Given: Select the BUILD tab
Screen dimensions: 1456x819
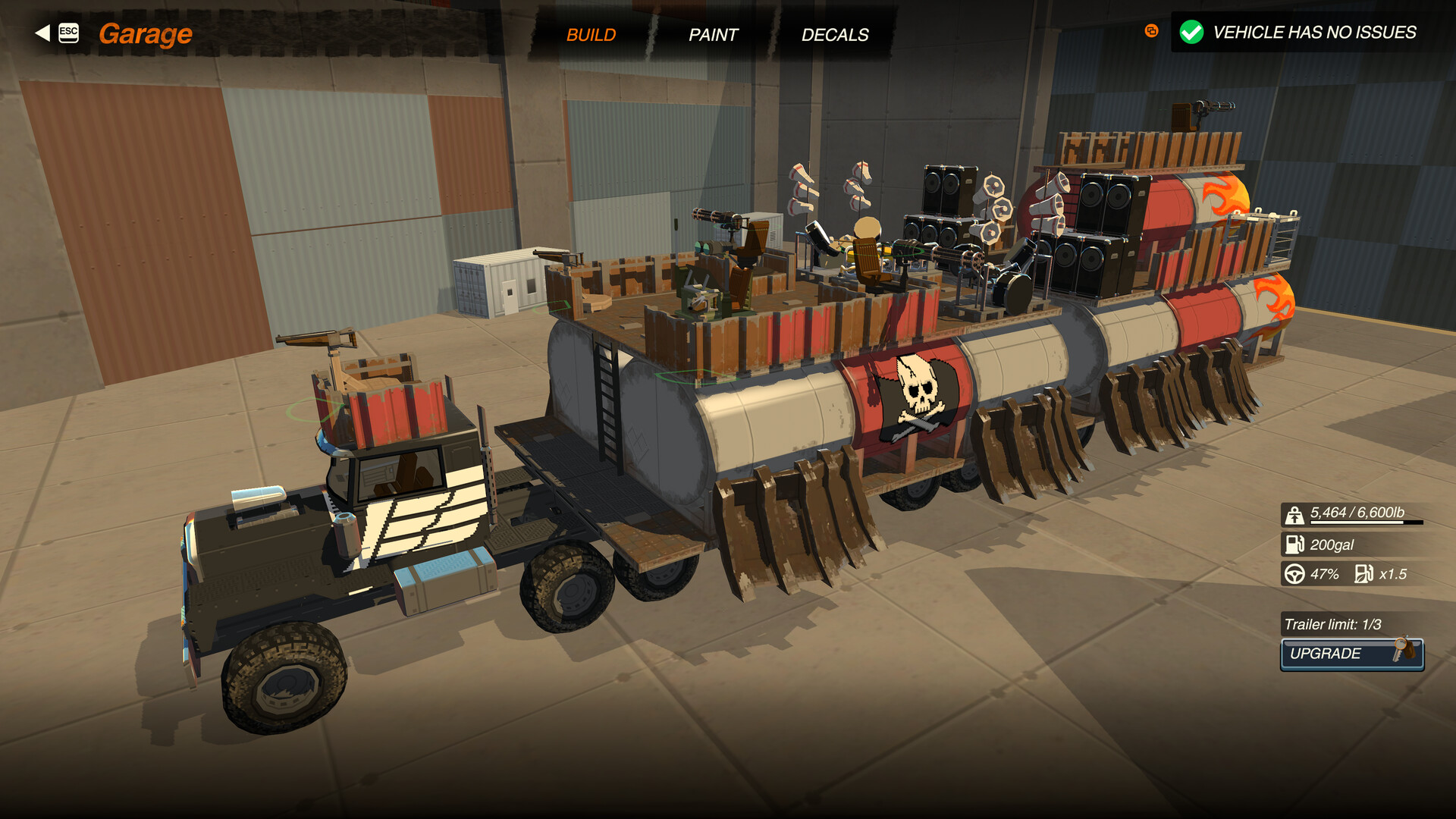Looking at the screenshot, I should 591,34.
